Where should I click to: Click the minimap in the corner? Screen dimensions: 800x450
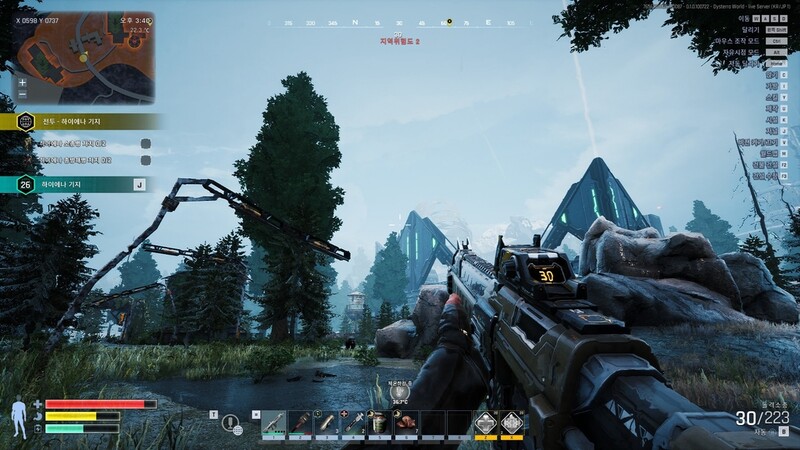tap(84, 57)
